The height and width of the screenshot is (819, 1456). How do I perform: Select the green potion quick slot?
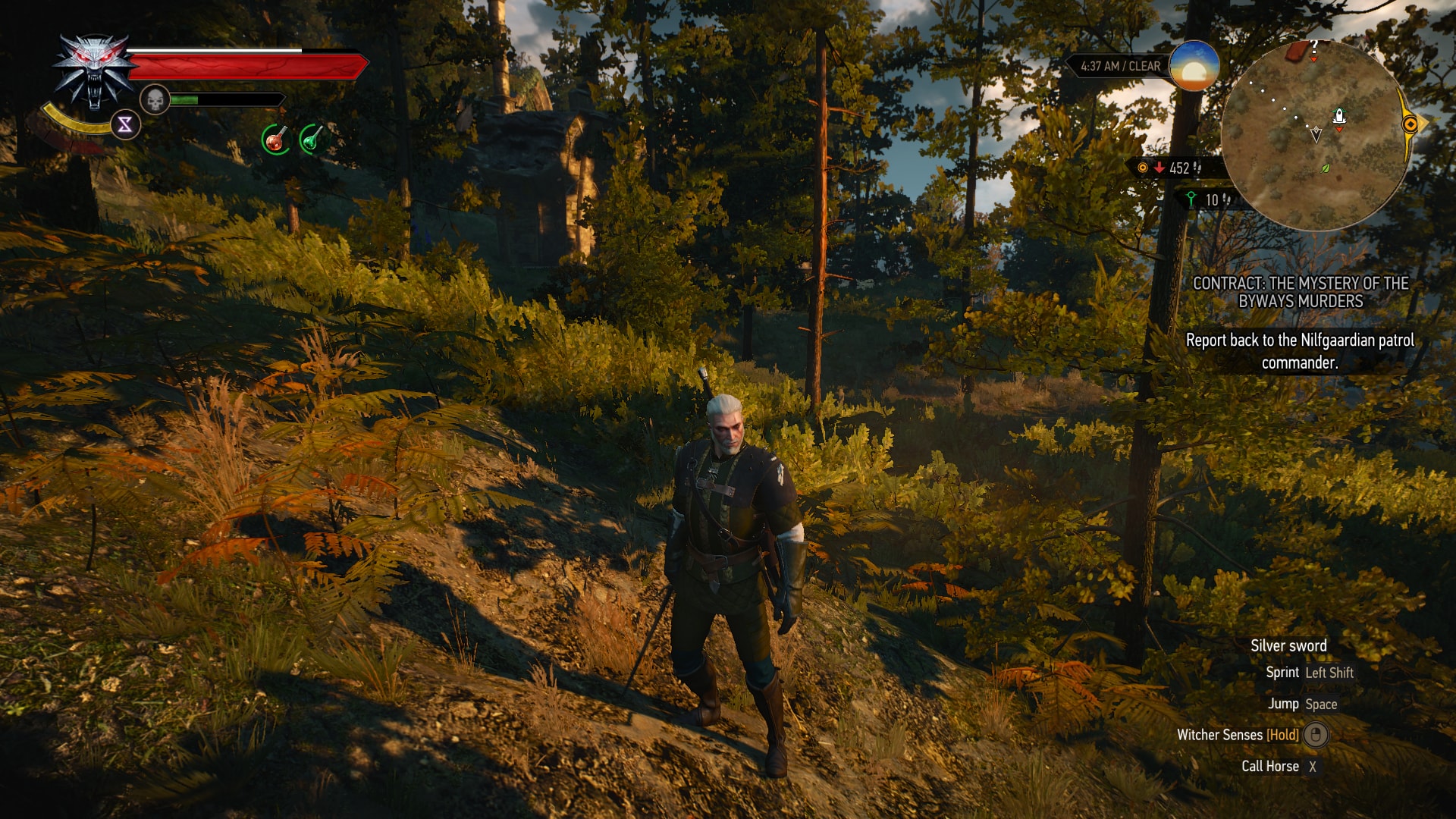pos(313,139)
